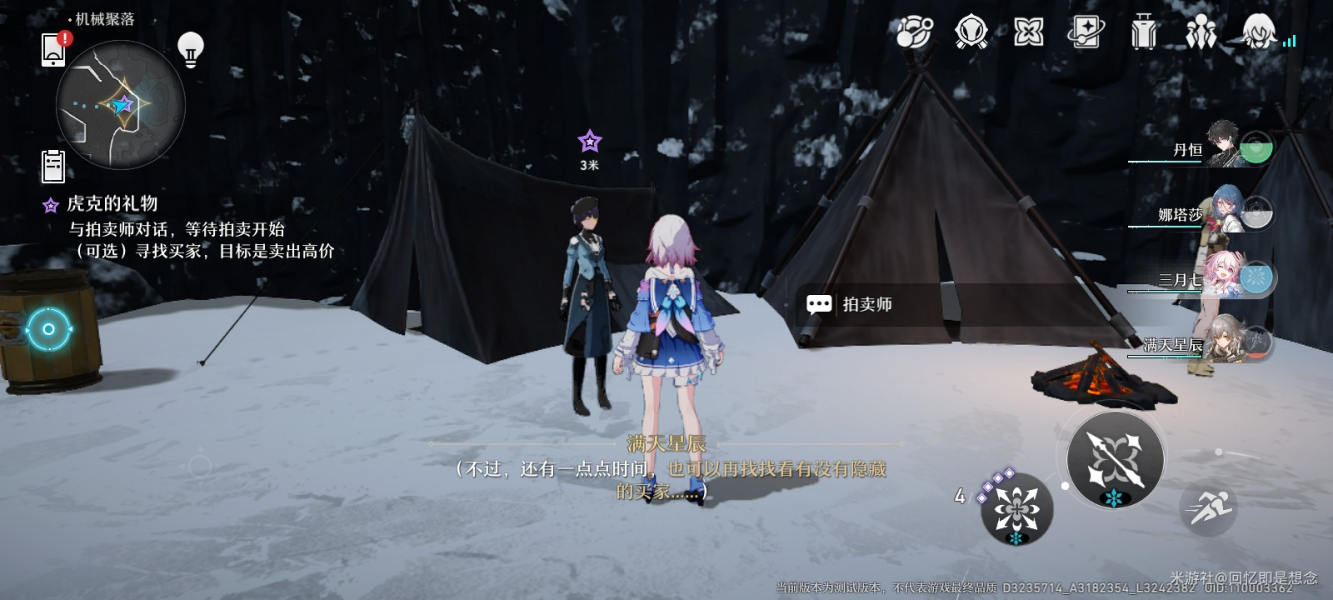
Task: Open the team lineup icon
Action: pos(1200,32)
